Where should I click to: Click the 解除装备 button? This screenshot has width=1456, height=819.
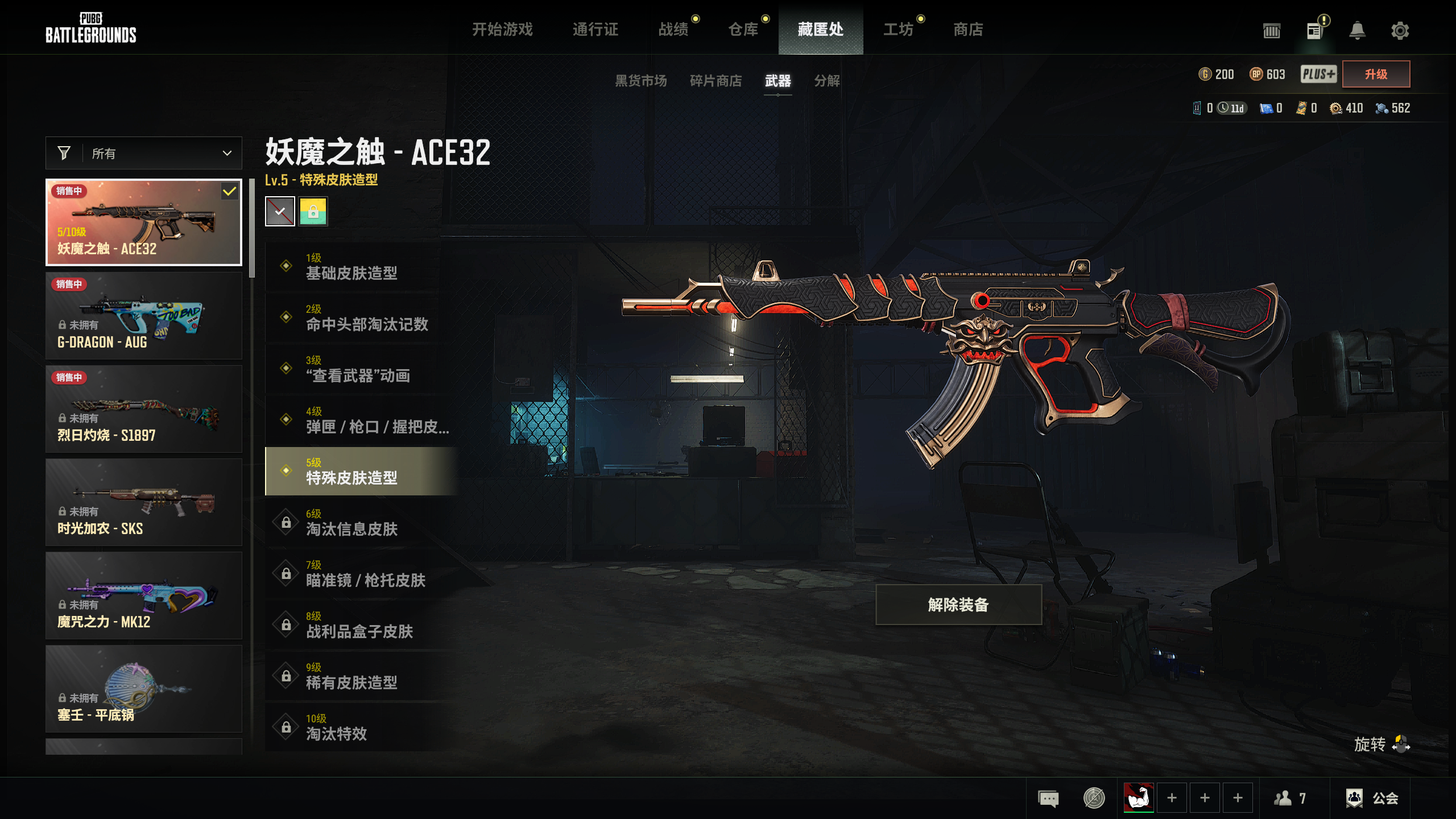(x=958, y=605)
